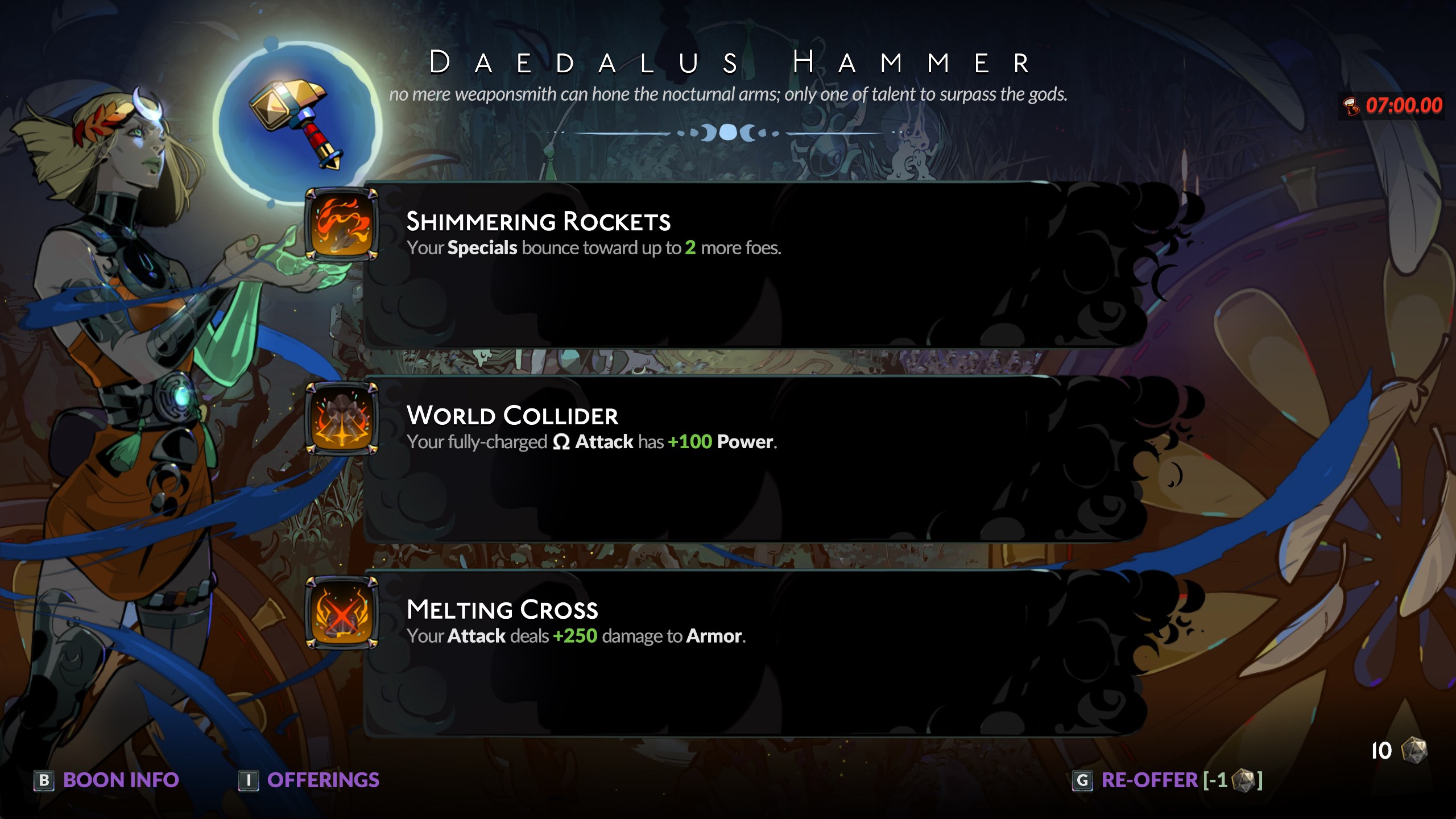
Task: Click the Melting Cross icon
Action: pyautogui.click(x=342, y=613)
